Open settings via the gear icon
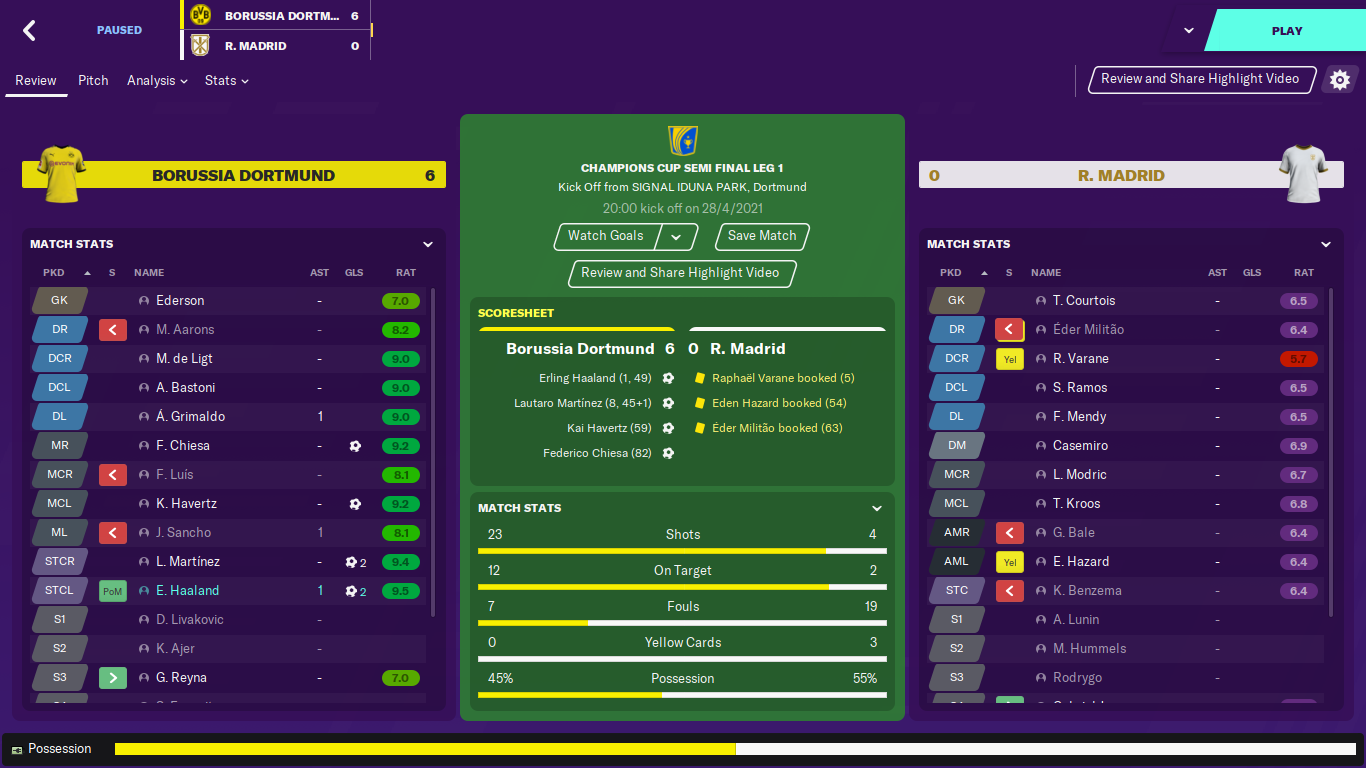Viewport: 1366px width, 768px height. click(x=1340, y=80)
